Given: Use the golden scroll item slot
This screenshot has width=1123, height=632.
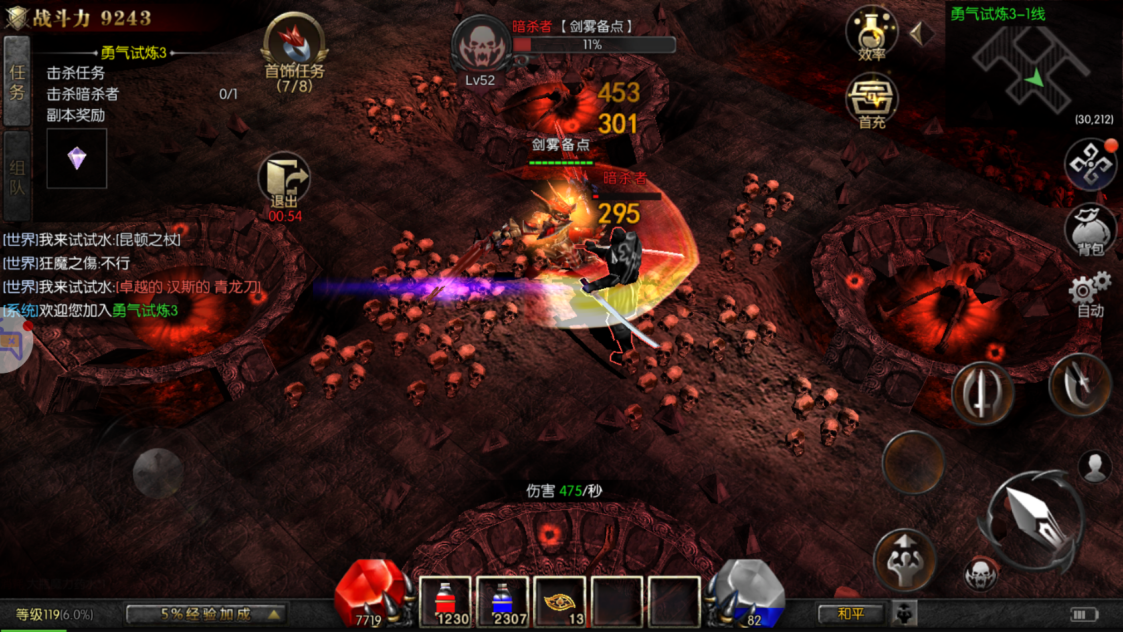Looking at the screenshot, I should click(x=560, y=603).
